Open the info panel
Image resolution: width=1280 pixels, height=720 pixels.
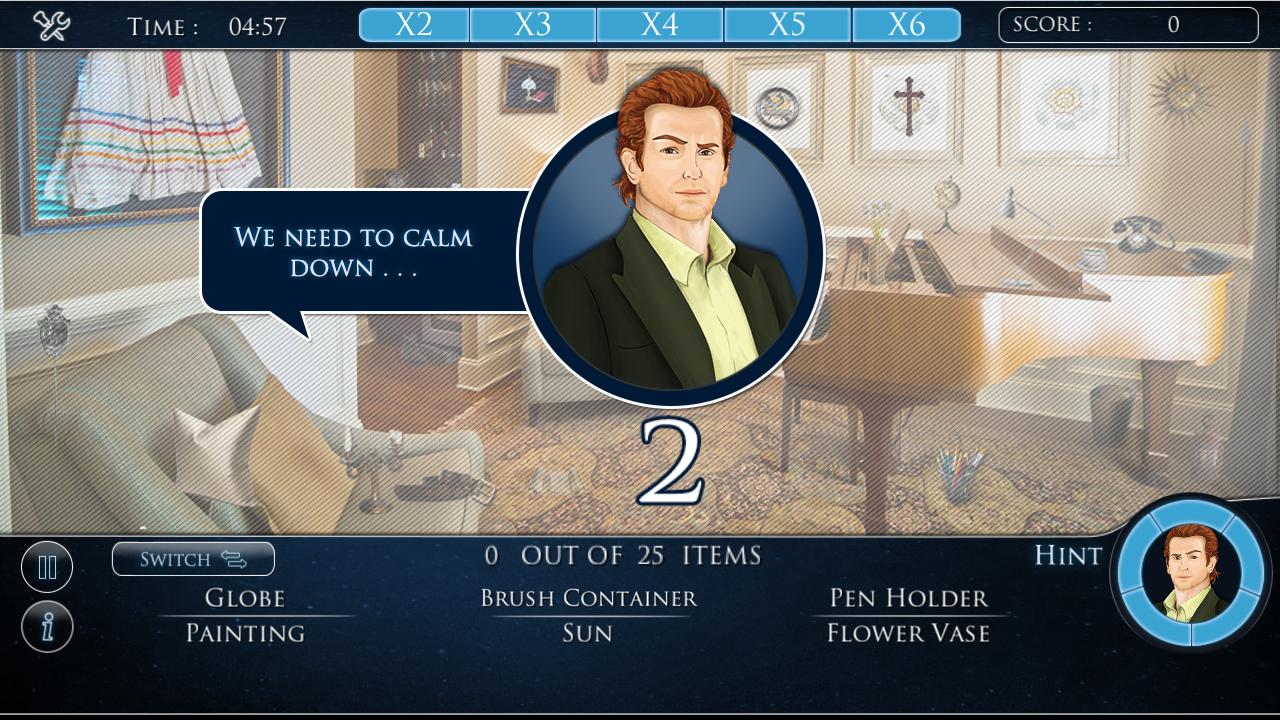click(47, 628)
